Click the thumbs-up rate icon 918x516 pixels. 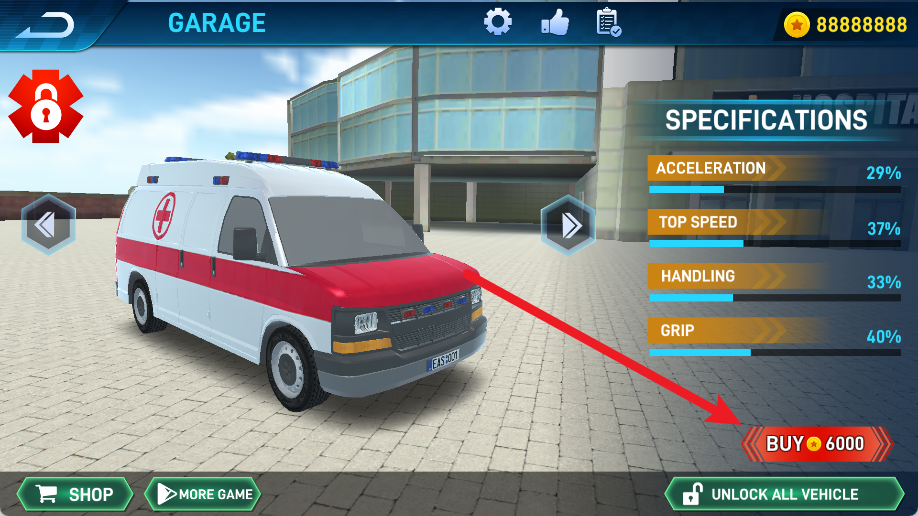pyautogui.click(x=554, y=22)
